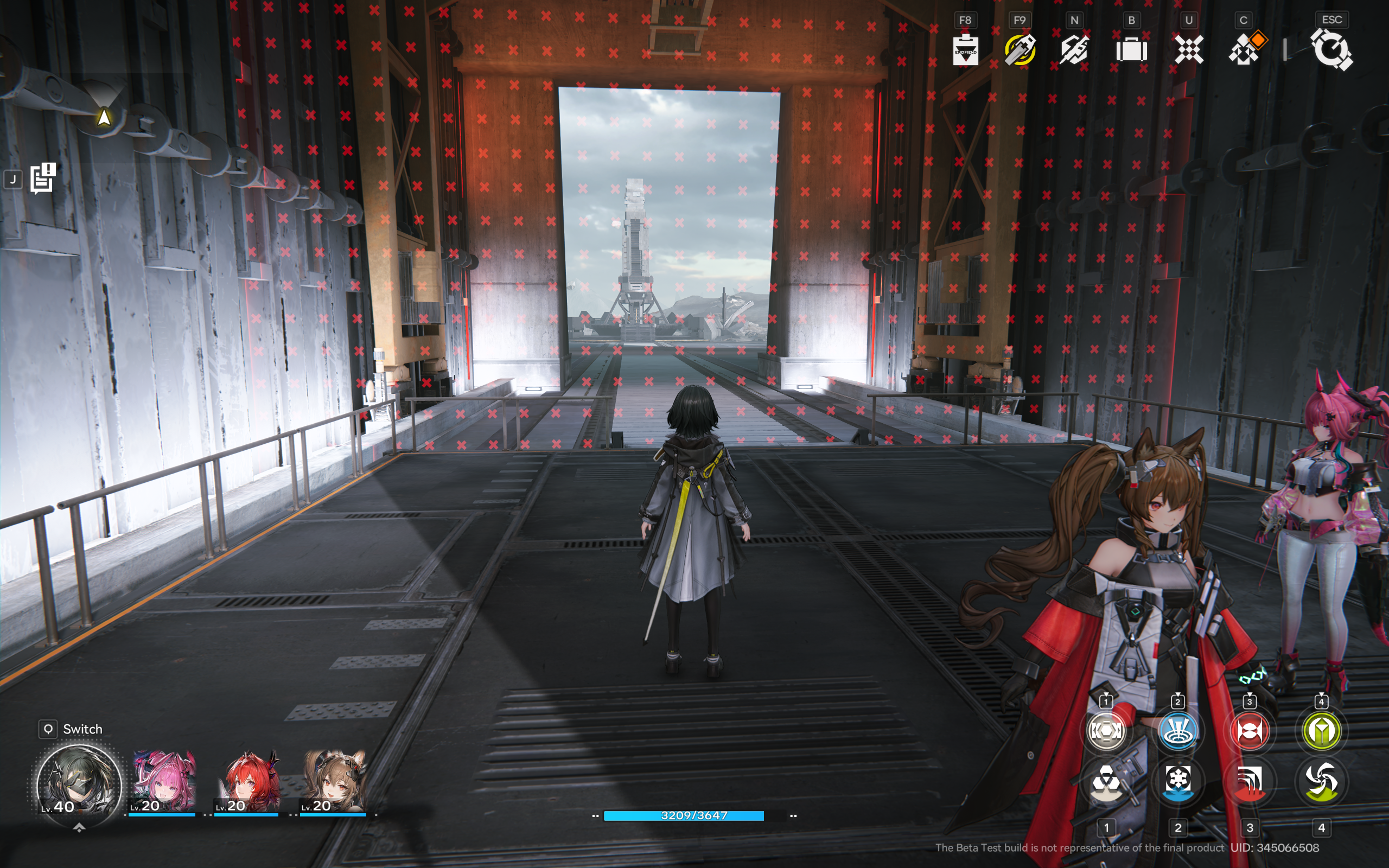
Task: Select the masked Lv.40 leader portrait
Action: 78,784
